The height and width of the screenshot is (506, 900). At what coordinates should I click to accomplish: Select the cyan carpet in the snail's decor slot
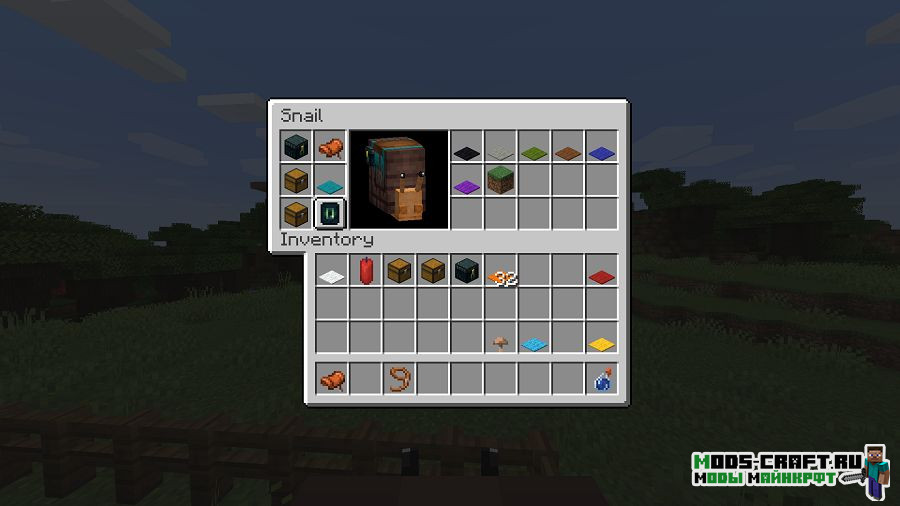[331, 183]
